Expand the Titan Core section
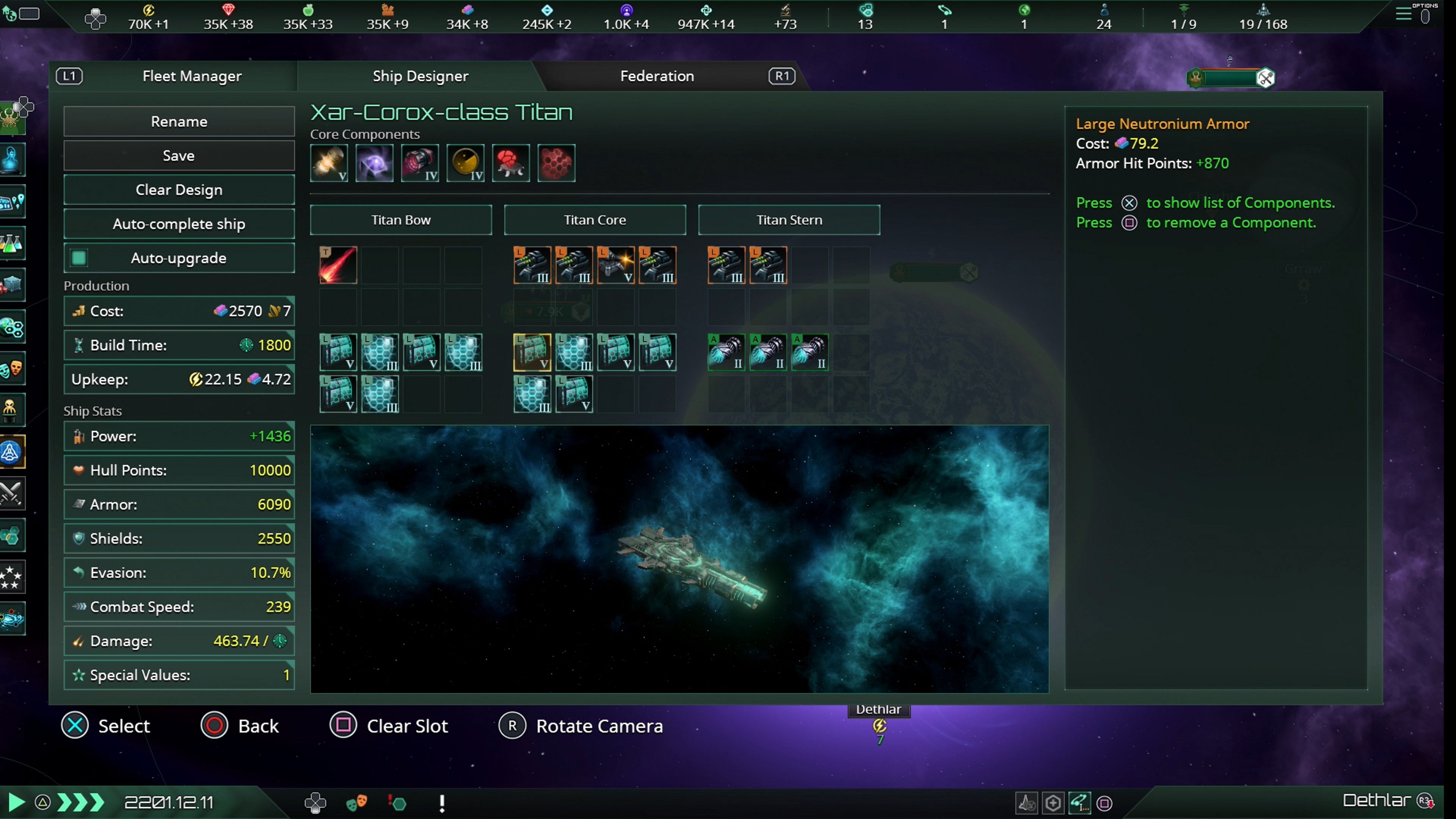This screenshot has width=1456, height=819. (x=595, y=220)
